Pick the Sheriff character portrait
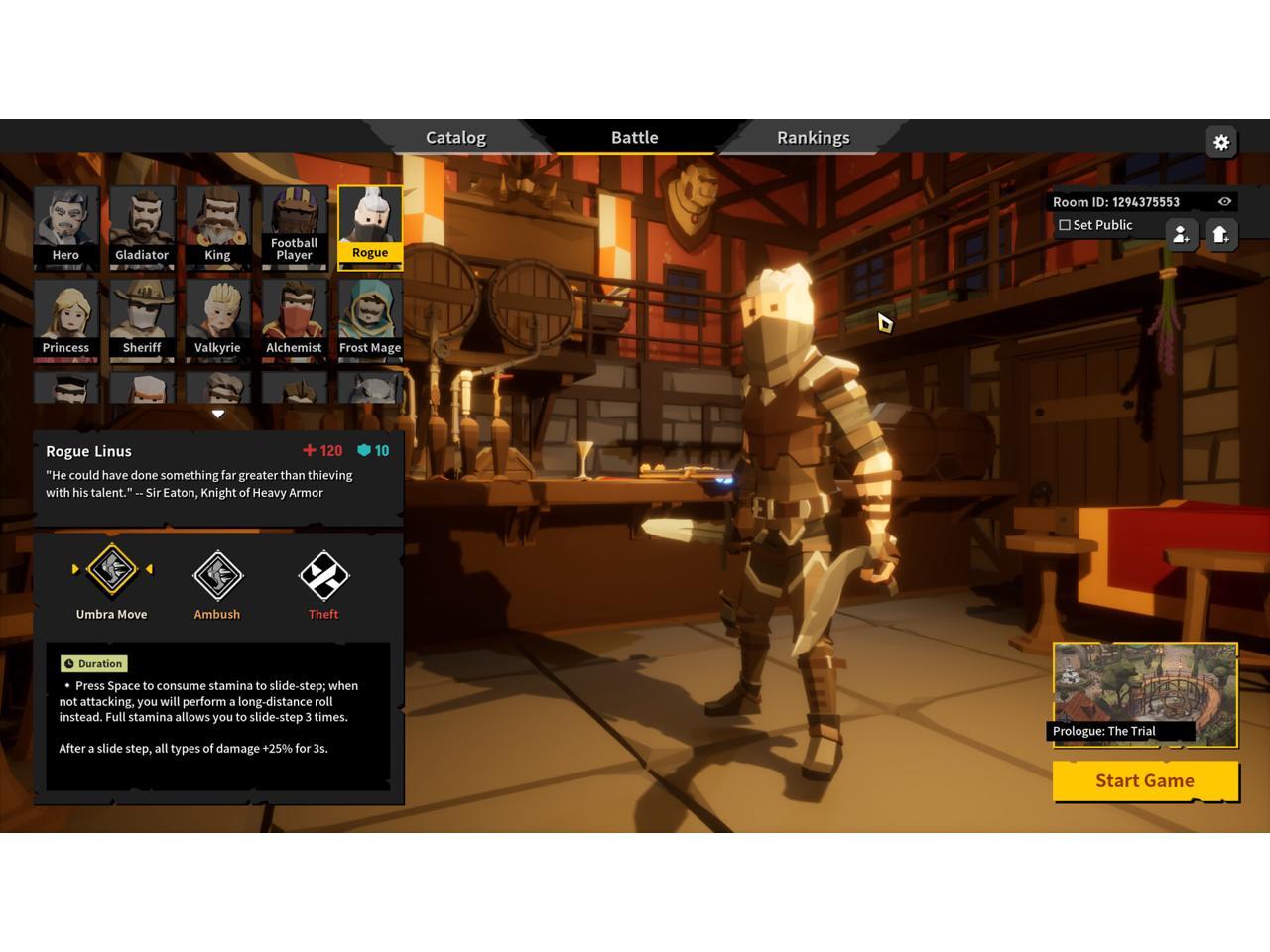 point(142,318)
